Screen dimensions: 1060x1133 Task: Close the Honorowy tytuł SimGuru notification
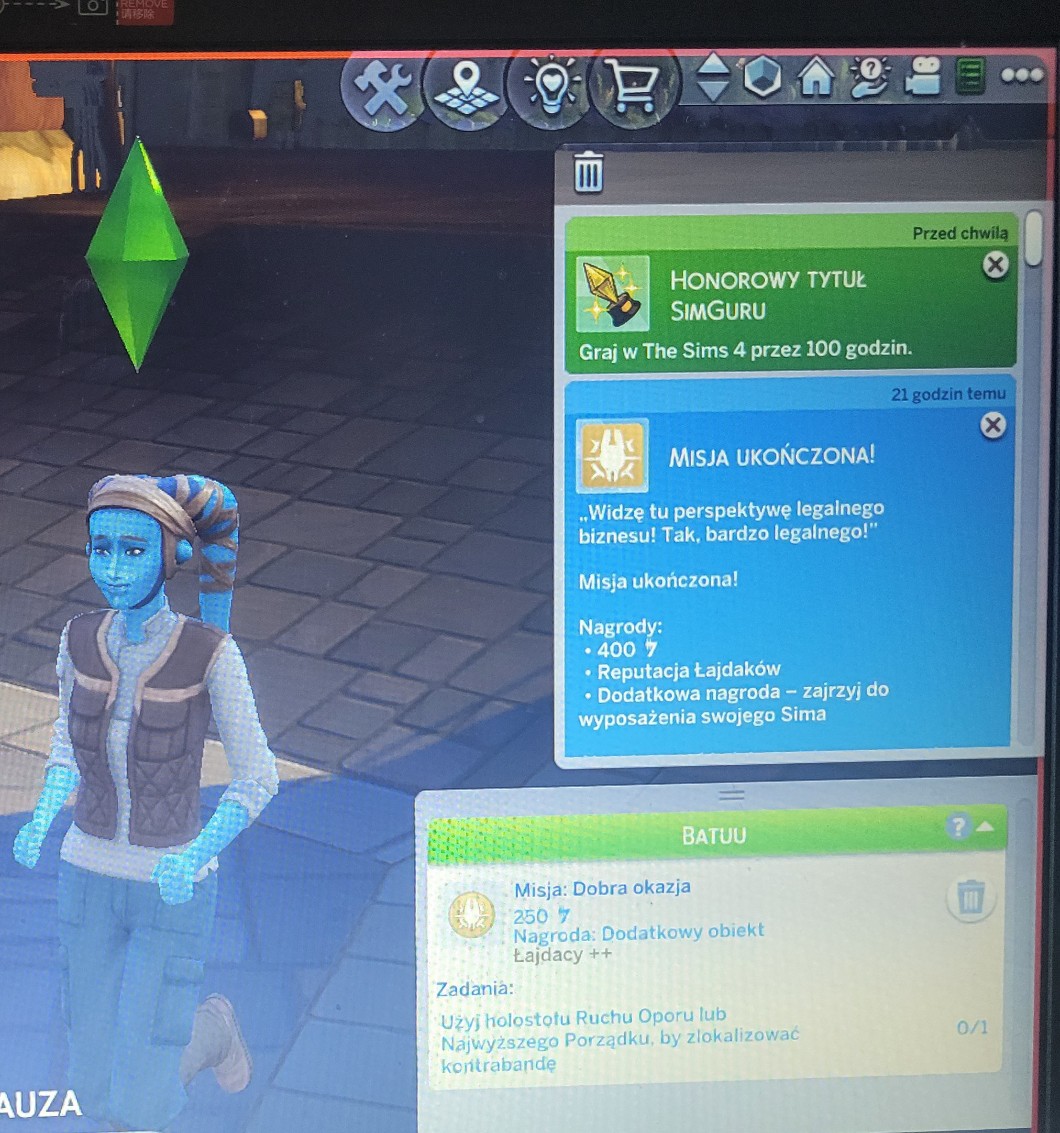click(995, 265)
